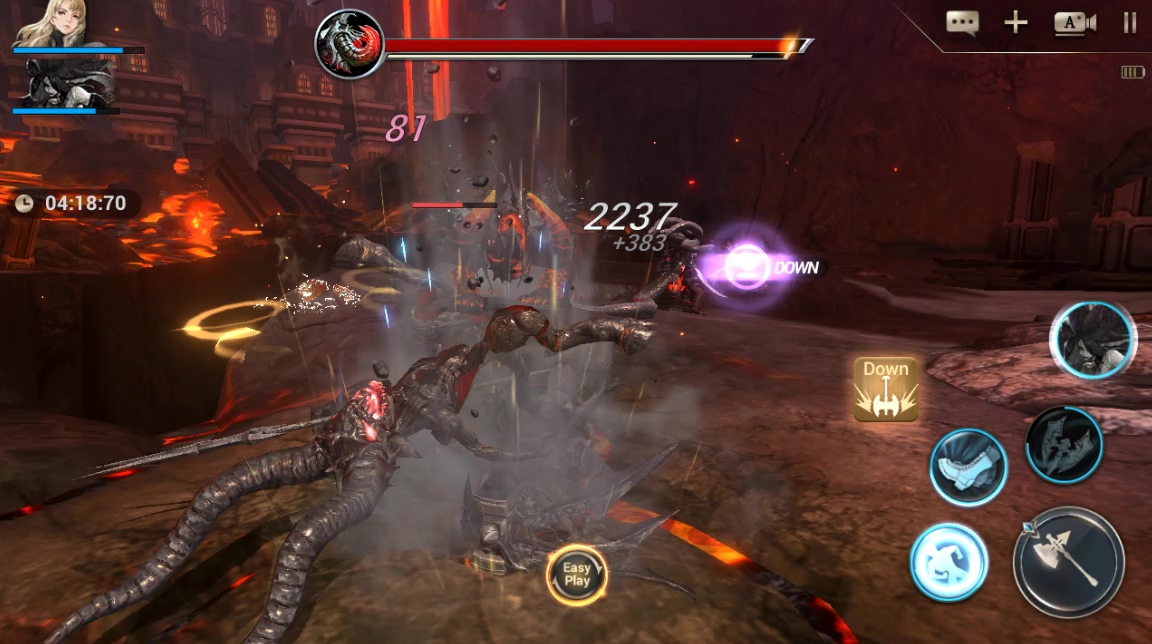Activate the boot kick skill
Image resolution: width=1152 pixels, height=644 pixels.
pos(968,467)
